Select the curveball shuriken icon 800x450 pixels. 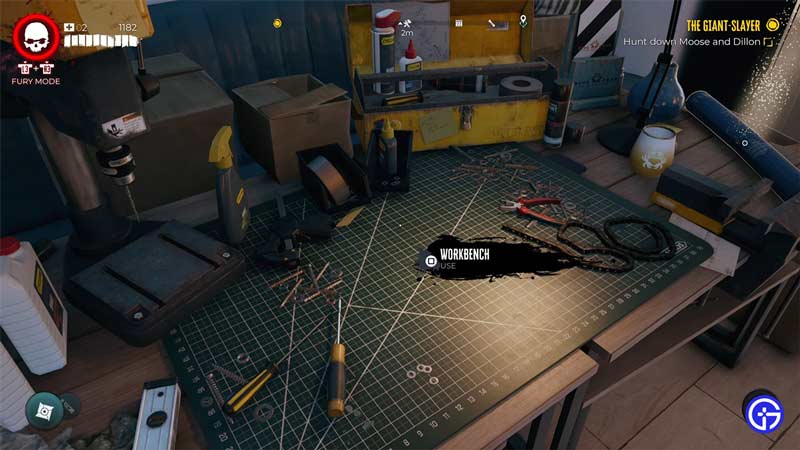[x=45, y=409]
